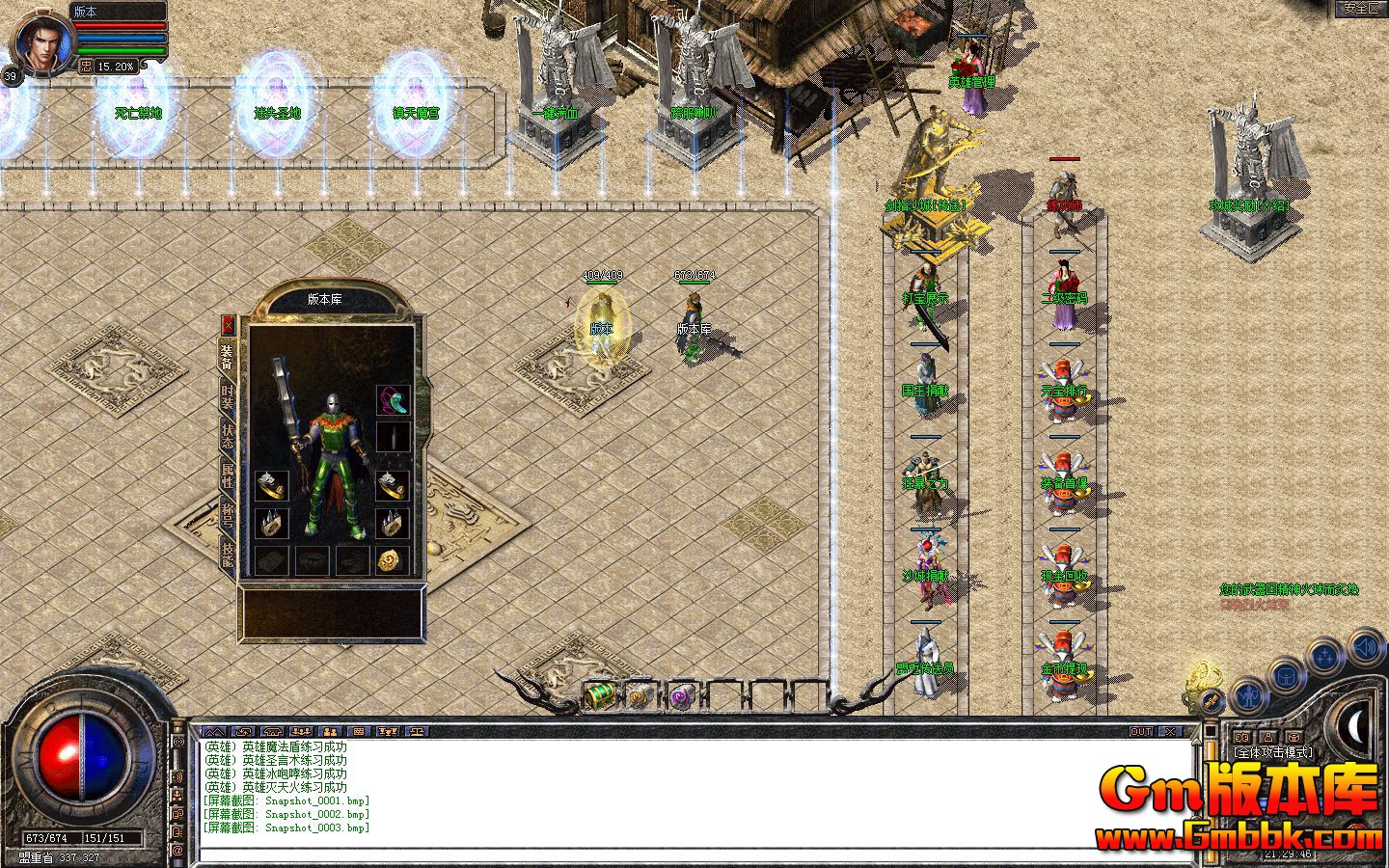Switch to the 技能 (Skills) tab

click(x=228, y=553)
